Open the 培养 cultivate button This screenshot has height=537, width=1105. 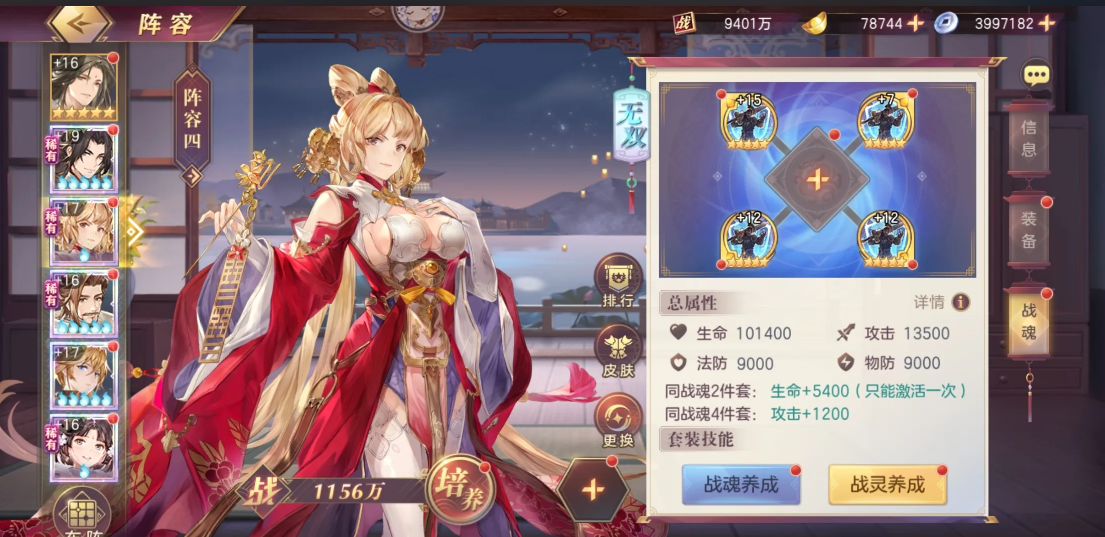click(460, 489)
